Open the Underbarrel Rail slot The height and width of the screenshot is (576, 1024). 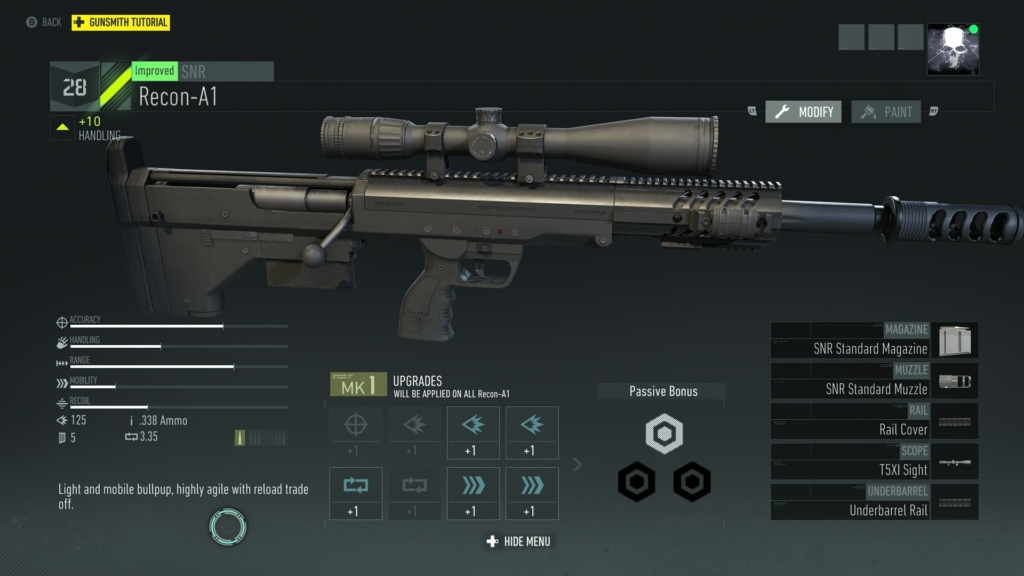[875, 502]
